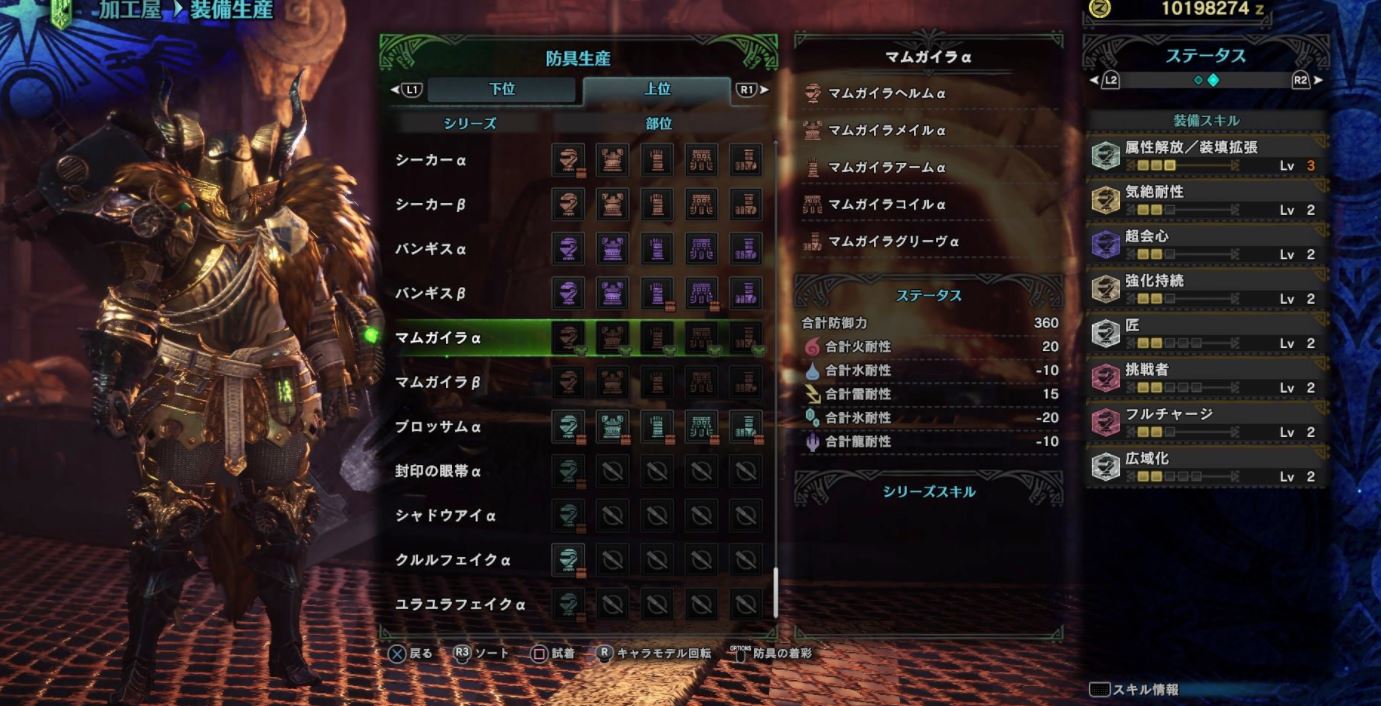Image resolution: width=1381 pixels, height=706 pixels.
Task: Choose the ブロッサムα armor series
Action: pyautogui.click(x=438, y=427)
